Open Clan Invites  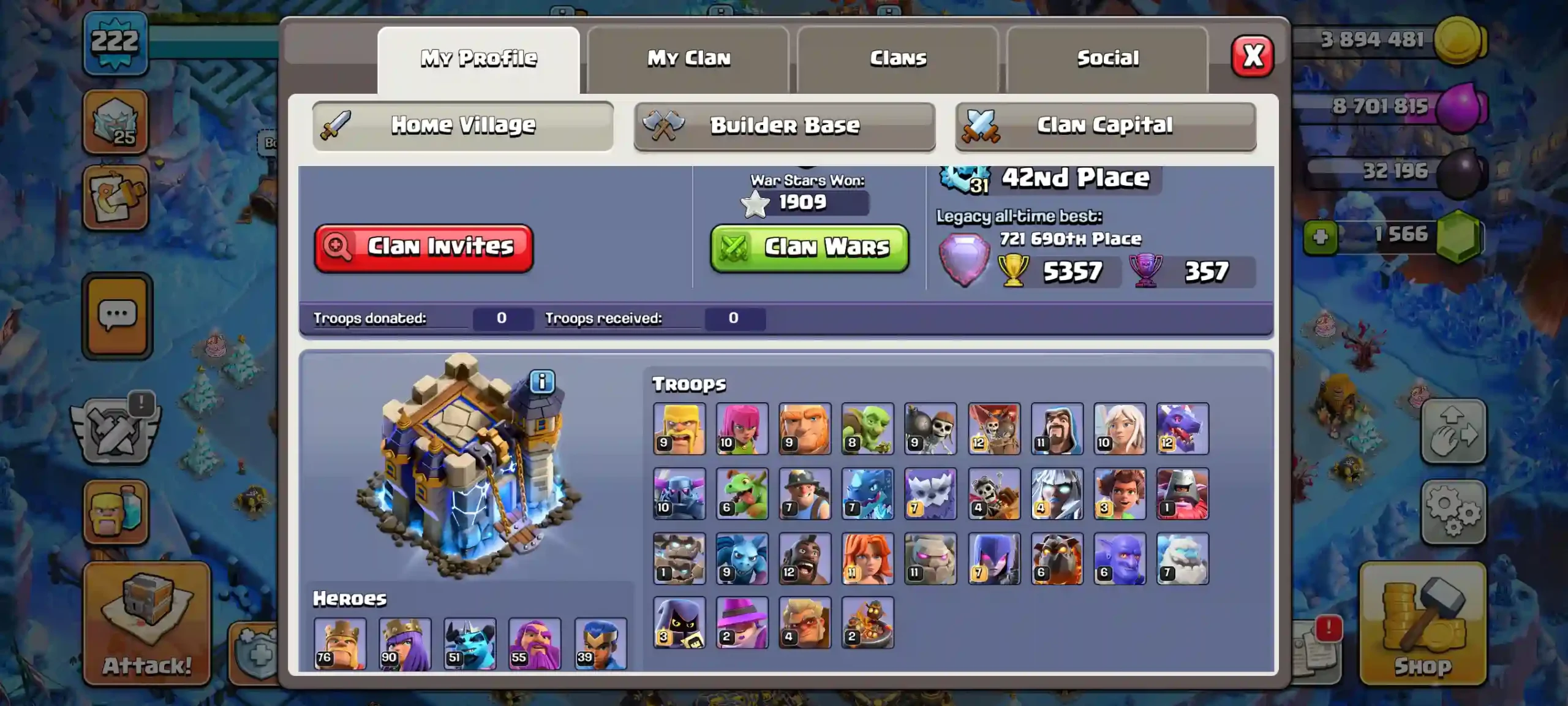[x=424, y=248]
